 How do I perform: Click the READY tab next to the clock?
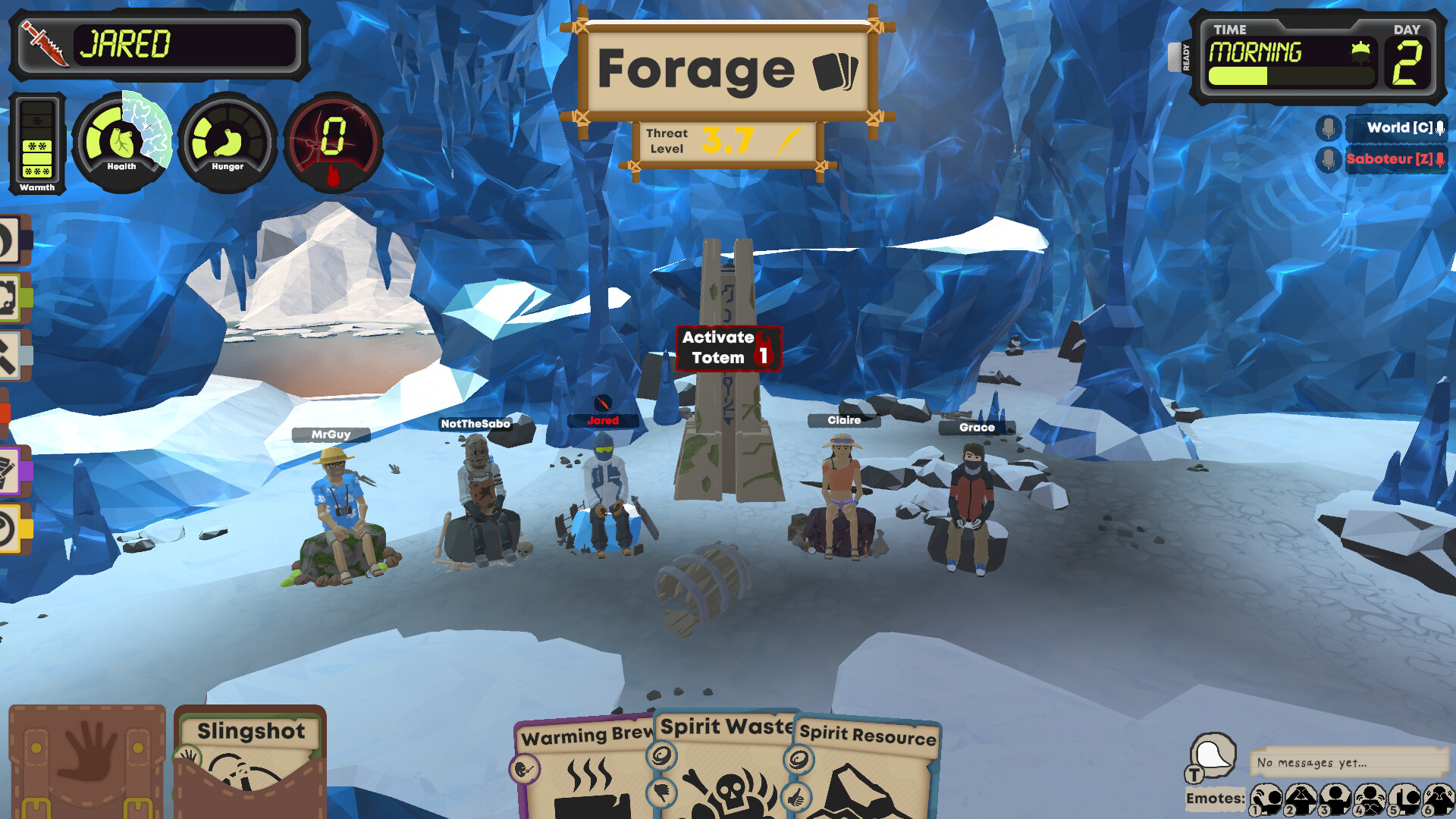coord(1184,57)
